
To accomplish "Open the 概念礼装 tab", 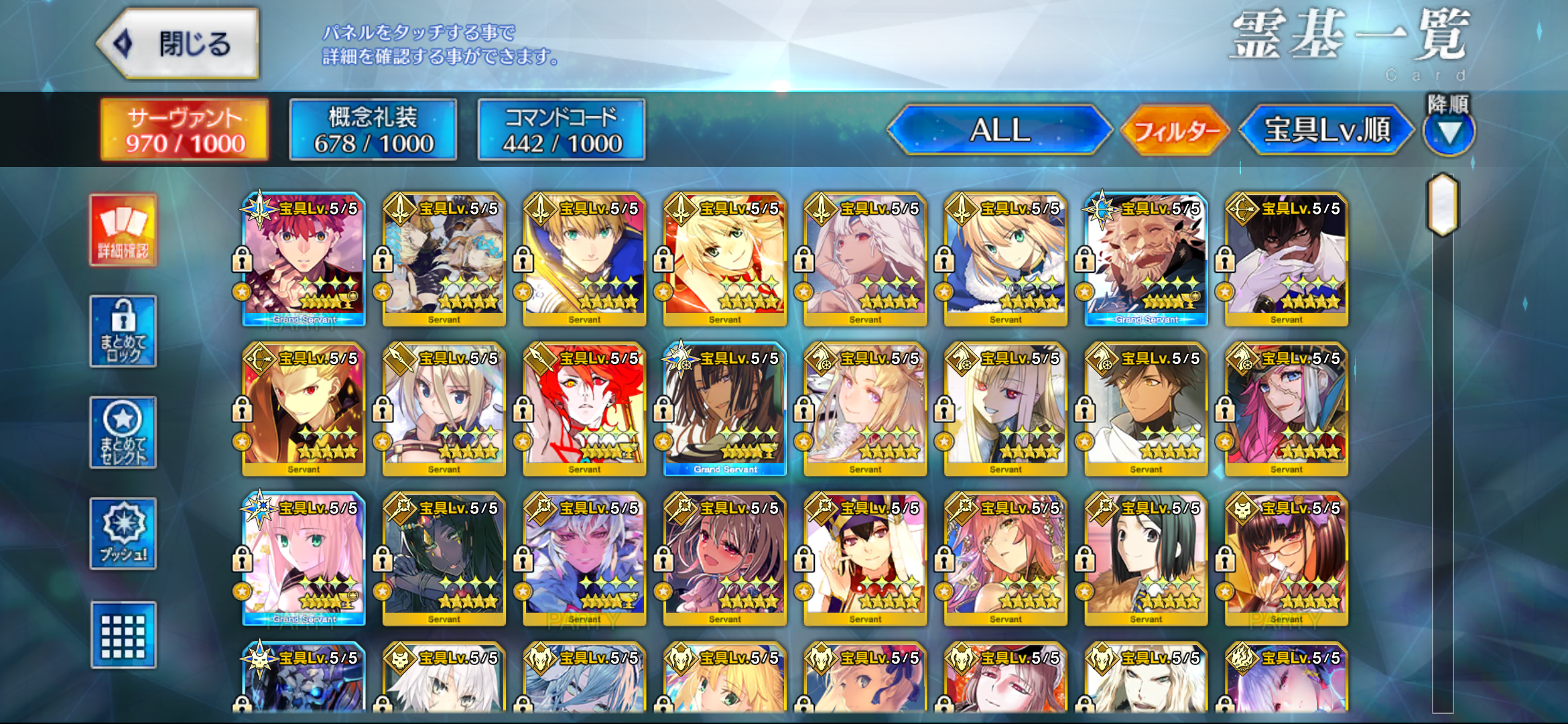I will pos(373,130).
